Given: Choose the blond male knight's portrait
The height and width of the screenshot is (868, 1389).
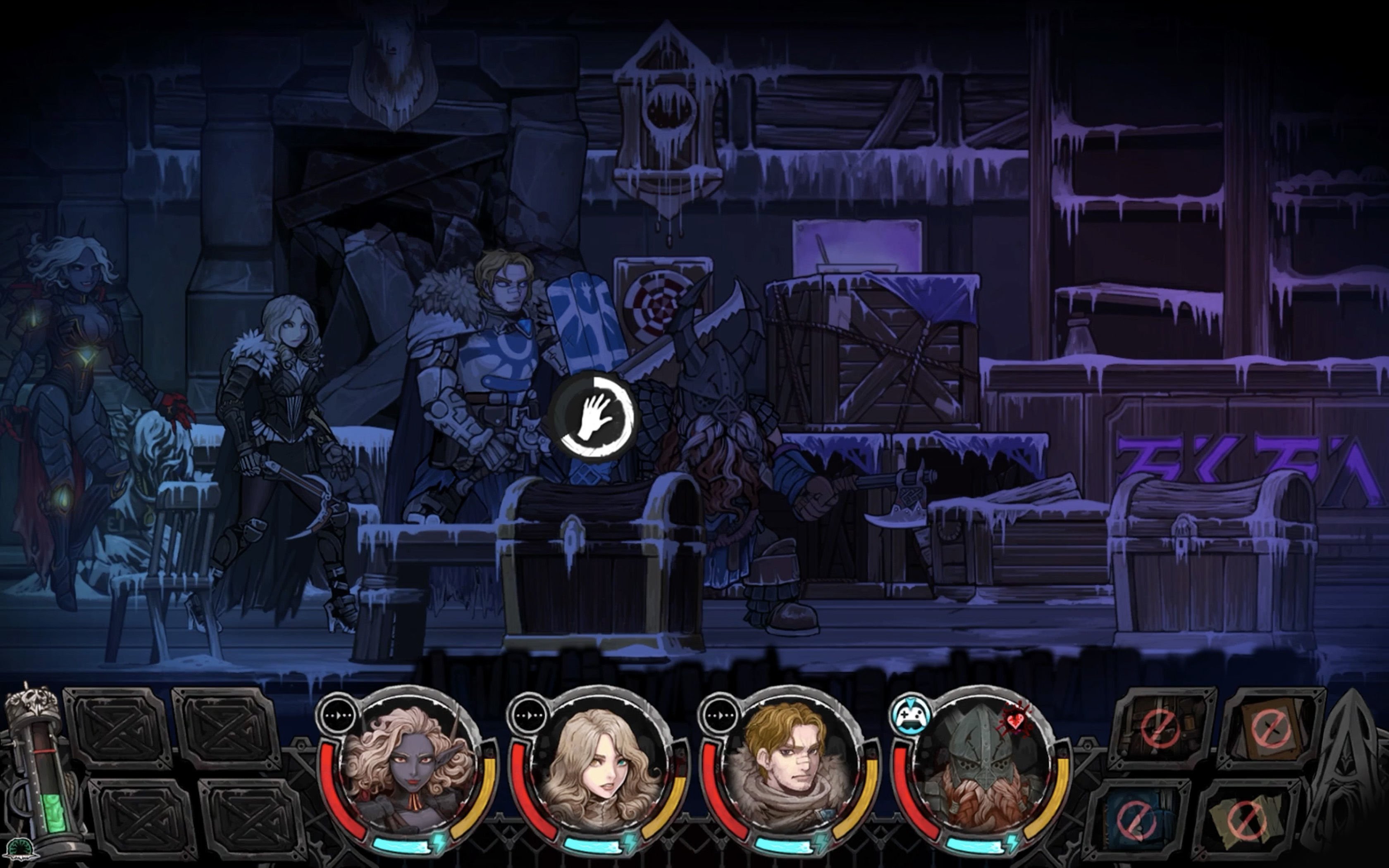Looking at the screenshot, I should [791, 766].
